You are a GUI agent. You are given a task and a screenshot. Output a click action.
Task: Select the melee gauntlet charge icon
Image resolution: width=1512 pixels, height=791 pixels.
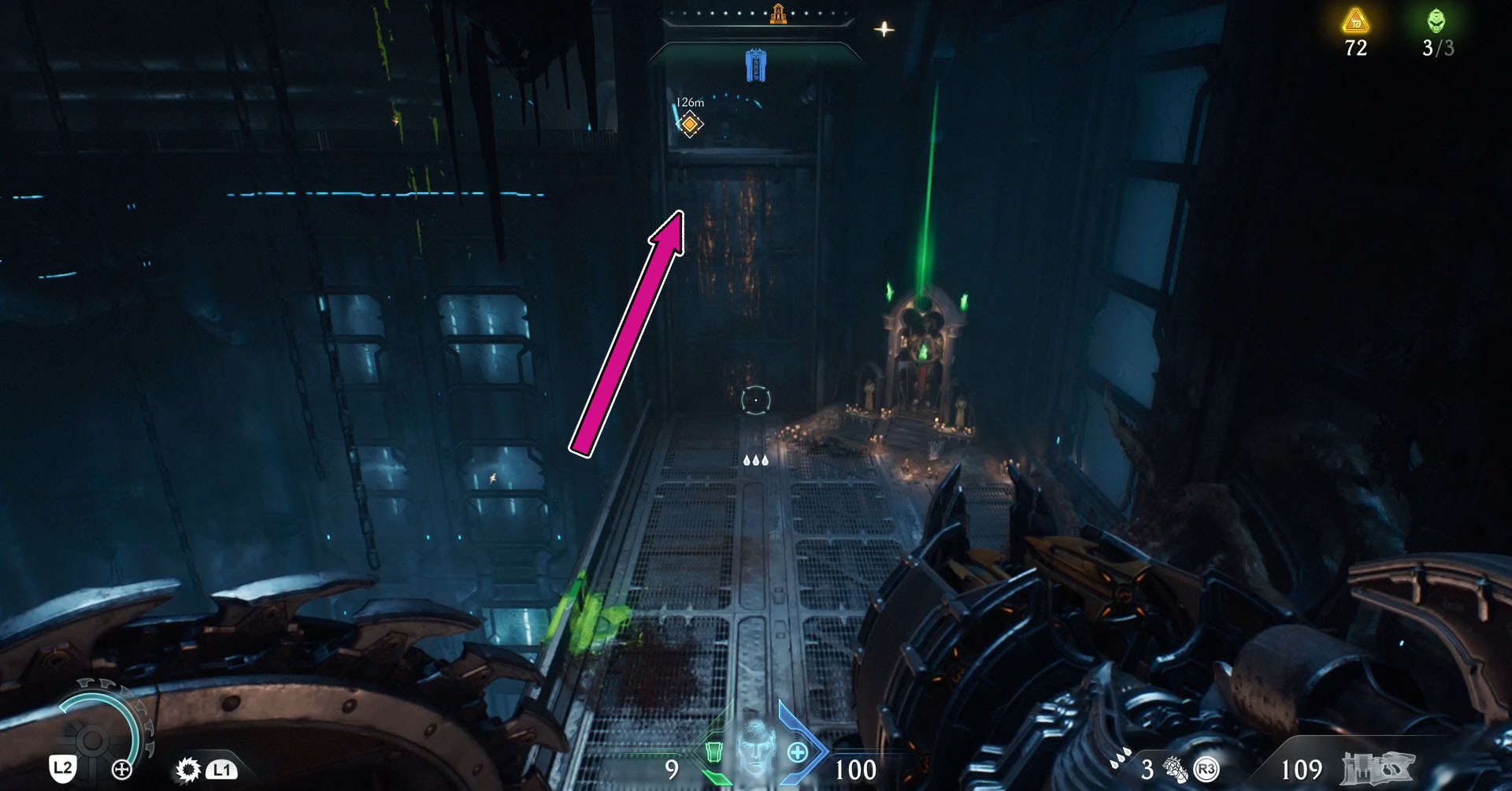point(1175,769)
